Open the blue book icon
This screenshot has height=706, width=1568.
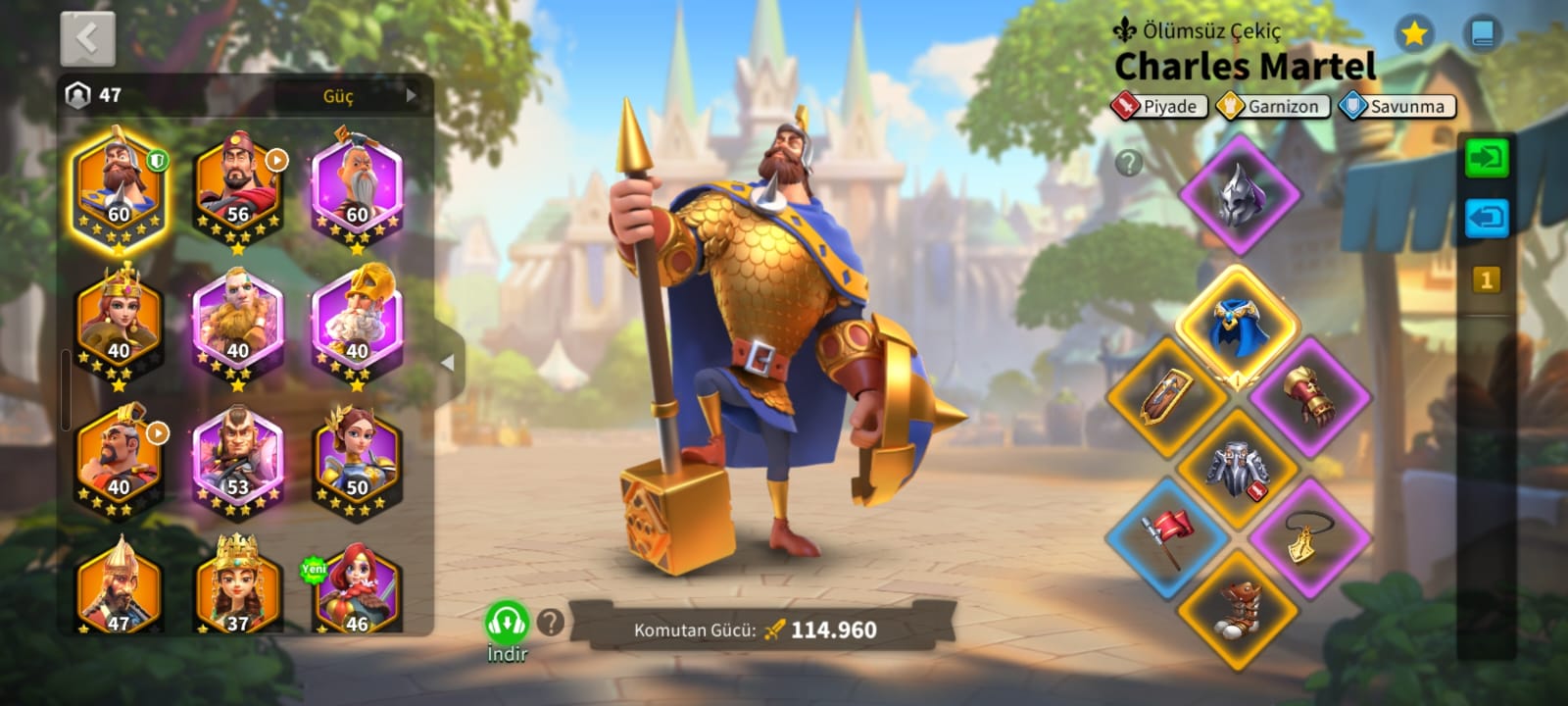[1482, 35]
